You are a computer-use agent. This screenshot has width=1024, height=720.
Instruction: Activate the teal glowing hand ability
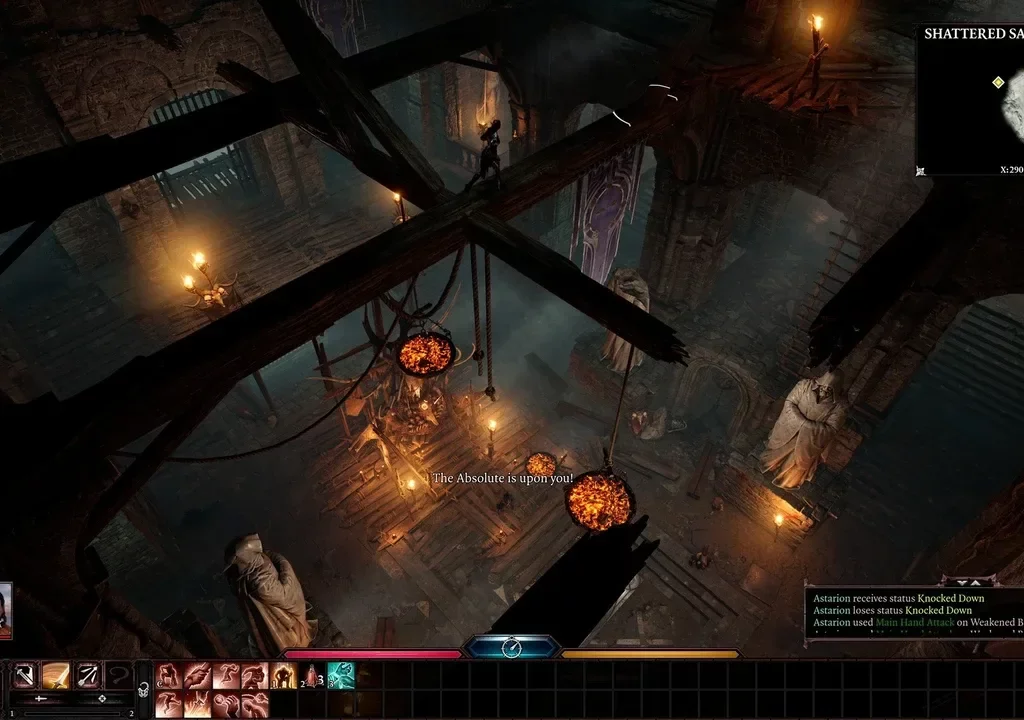[341, 676]
